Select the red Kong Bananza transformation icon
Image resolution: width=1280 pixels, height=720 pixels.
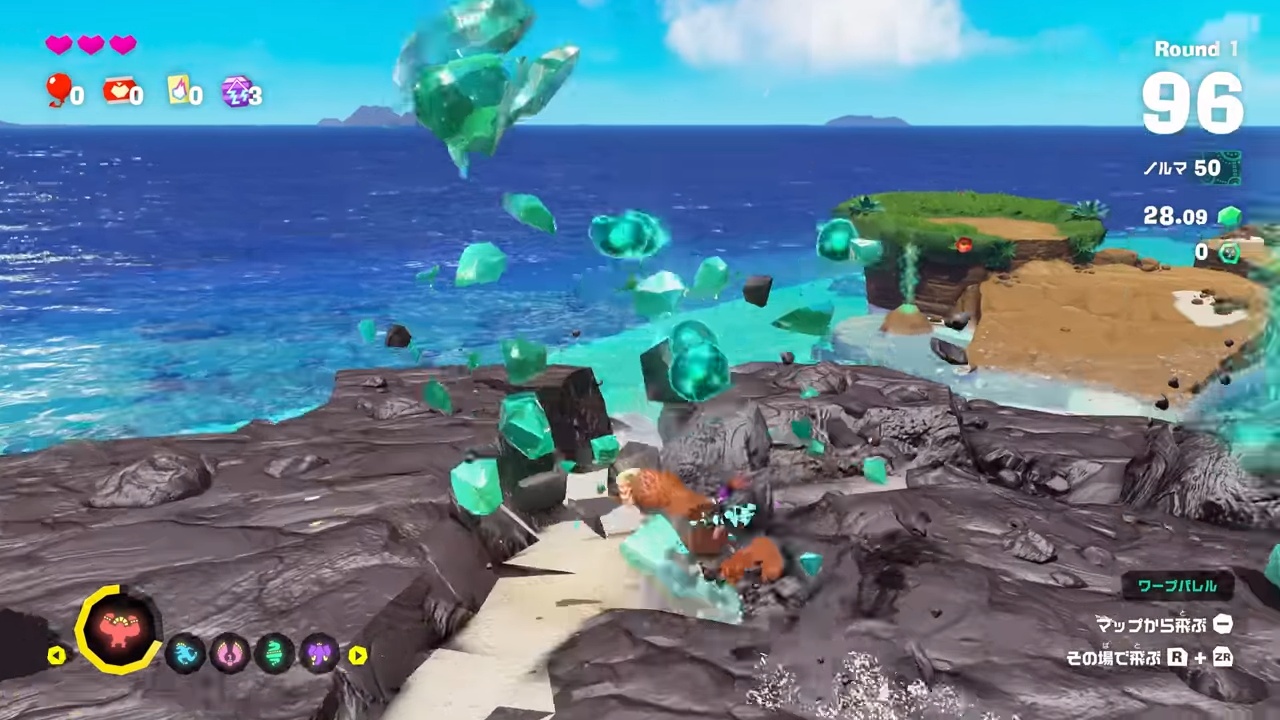click(x=117, y=629)
